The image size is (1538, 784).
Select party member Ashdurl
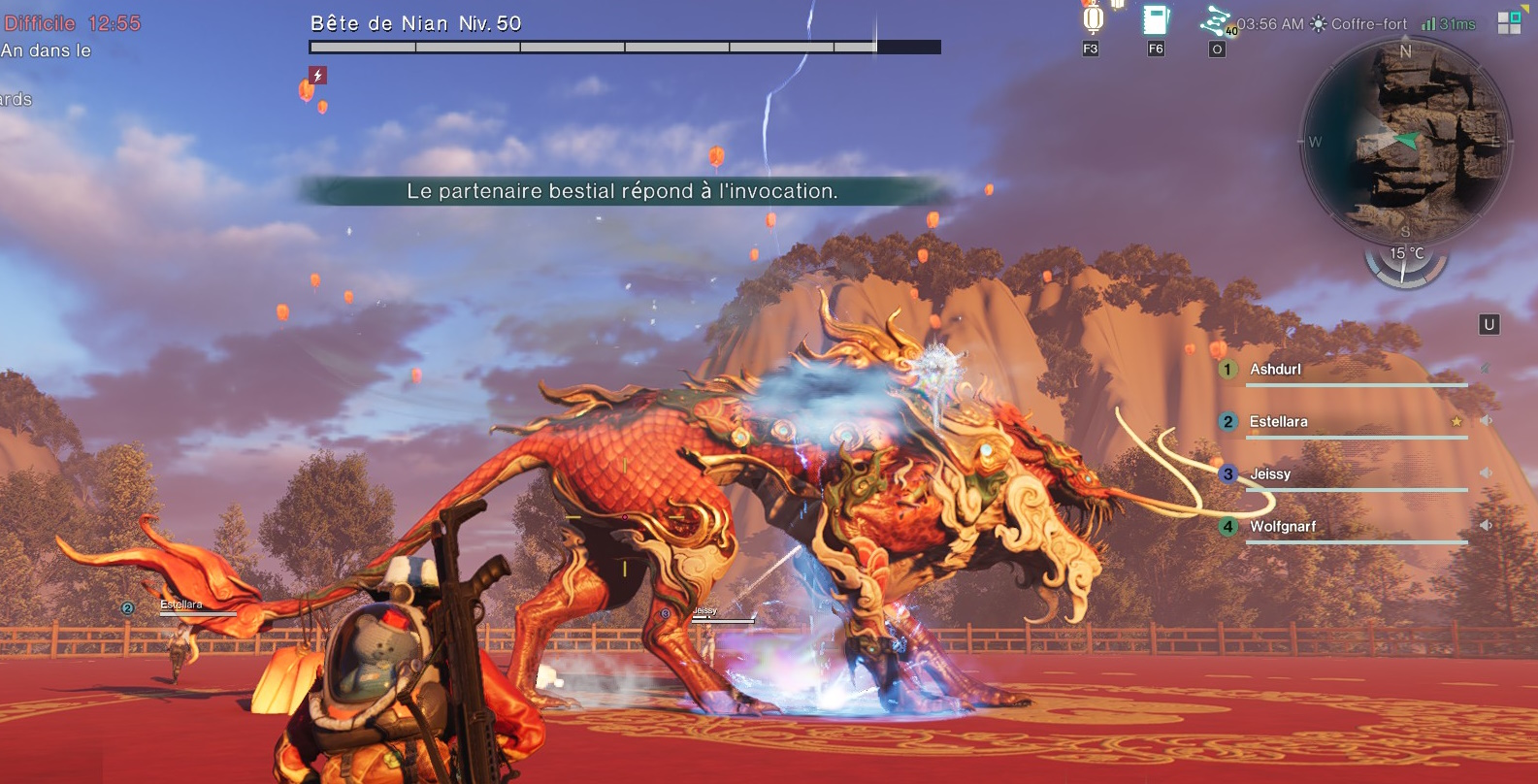pos(1275,370)
